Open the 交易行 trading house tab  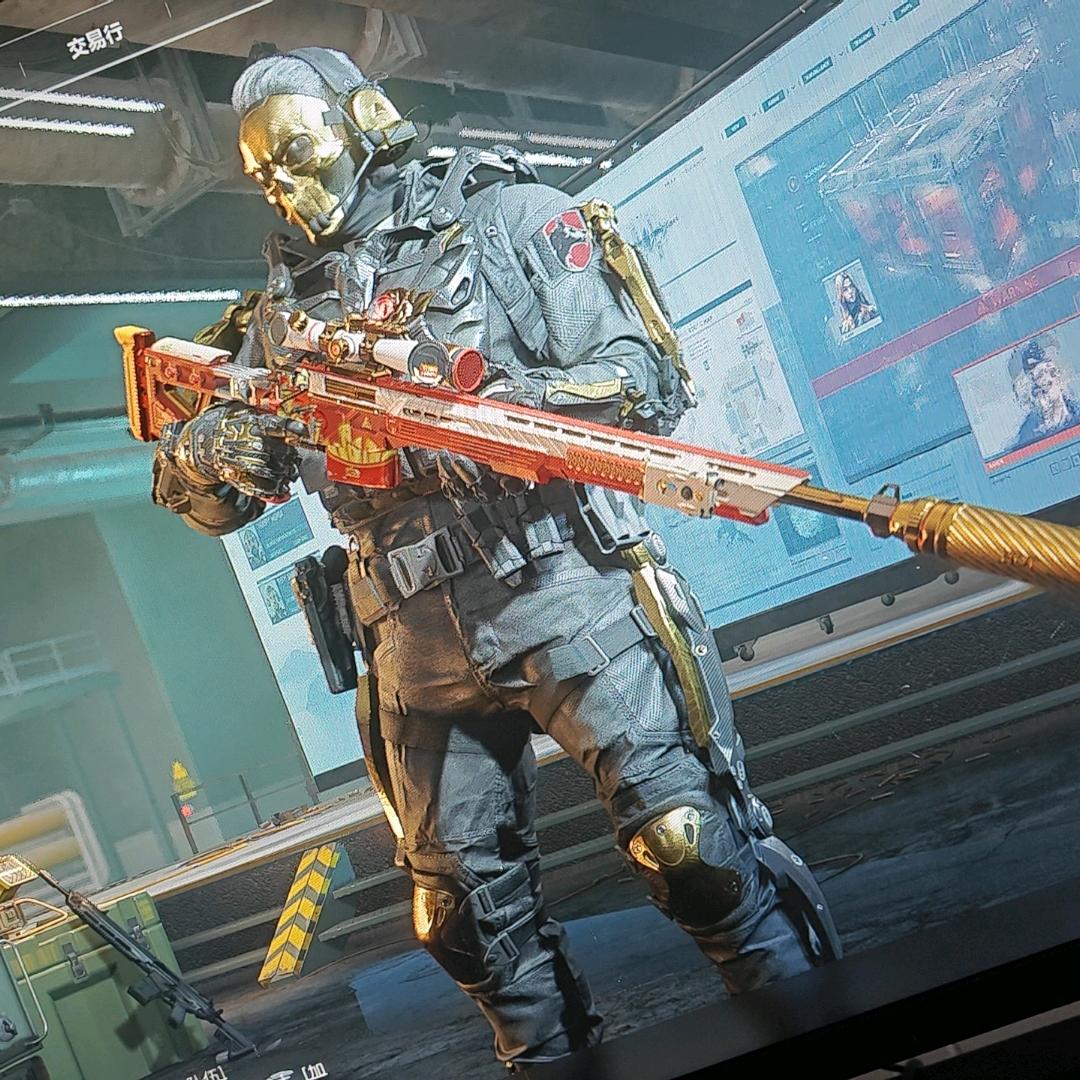[94, 43]
